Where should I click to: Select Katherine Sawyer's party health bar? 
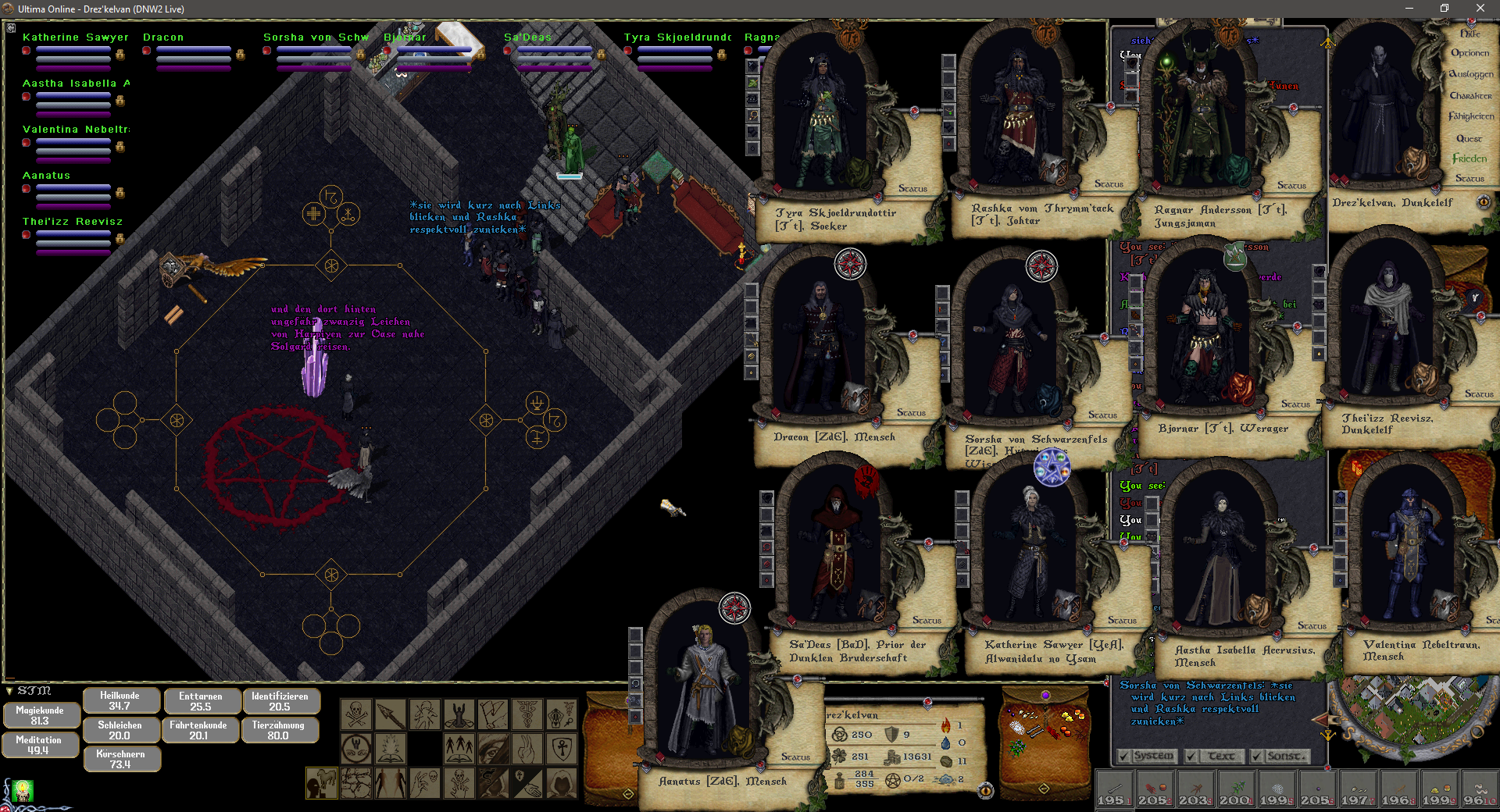click(73, 49)
